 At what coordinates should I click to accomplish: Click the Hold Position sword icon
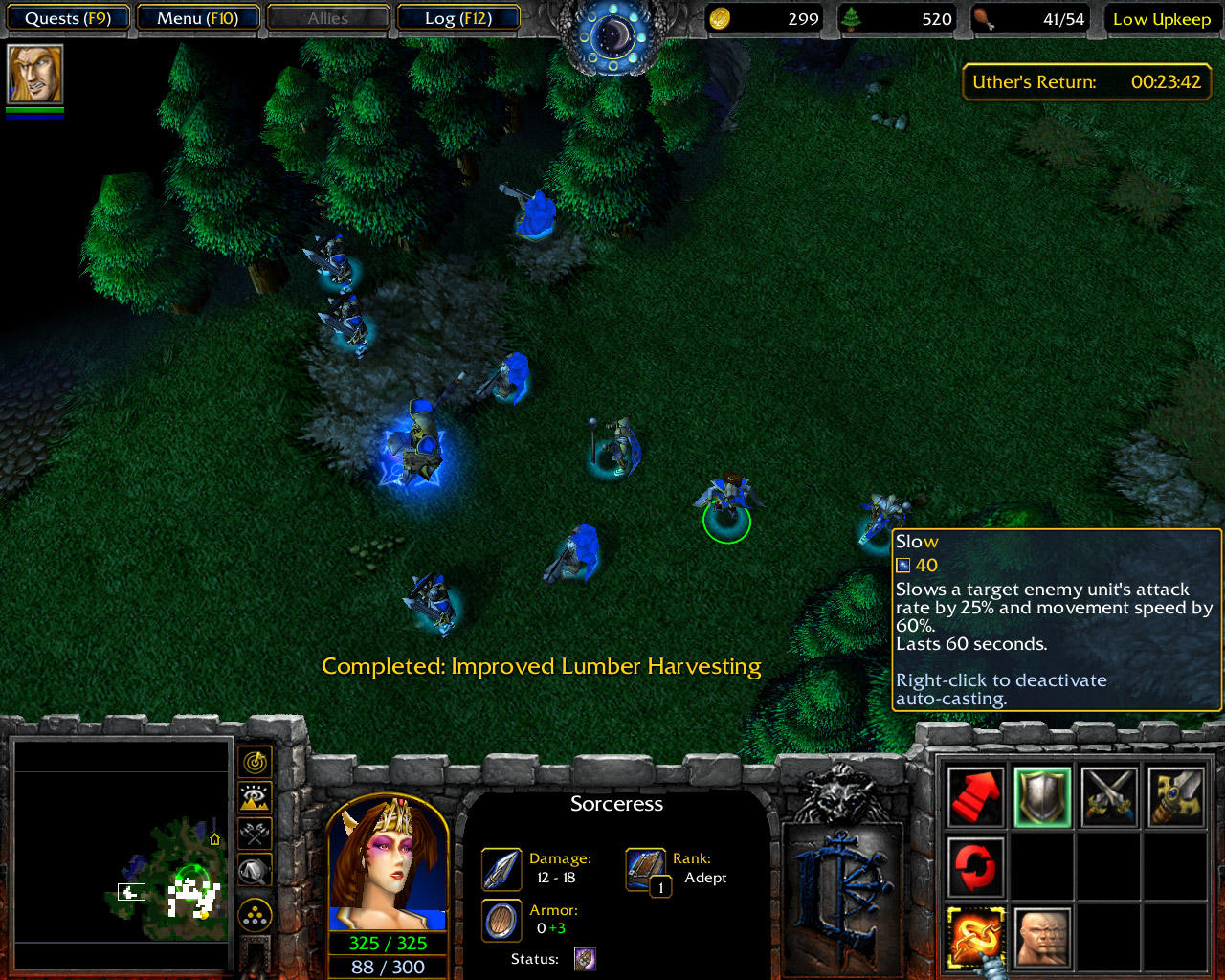point(1175,796)
